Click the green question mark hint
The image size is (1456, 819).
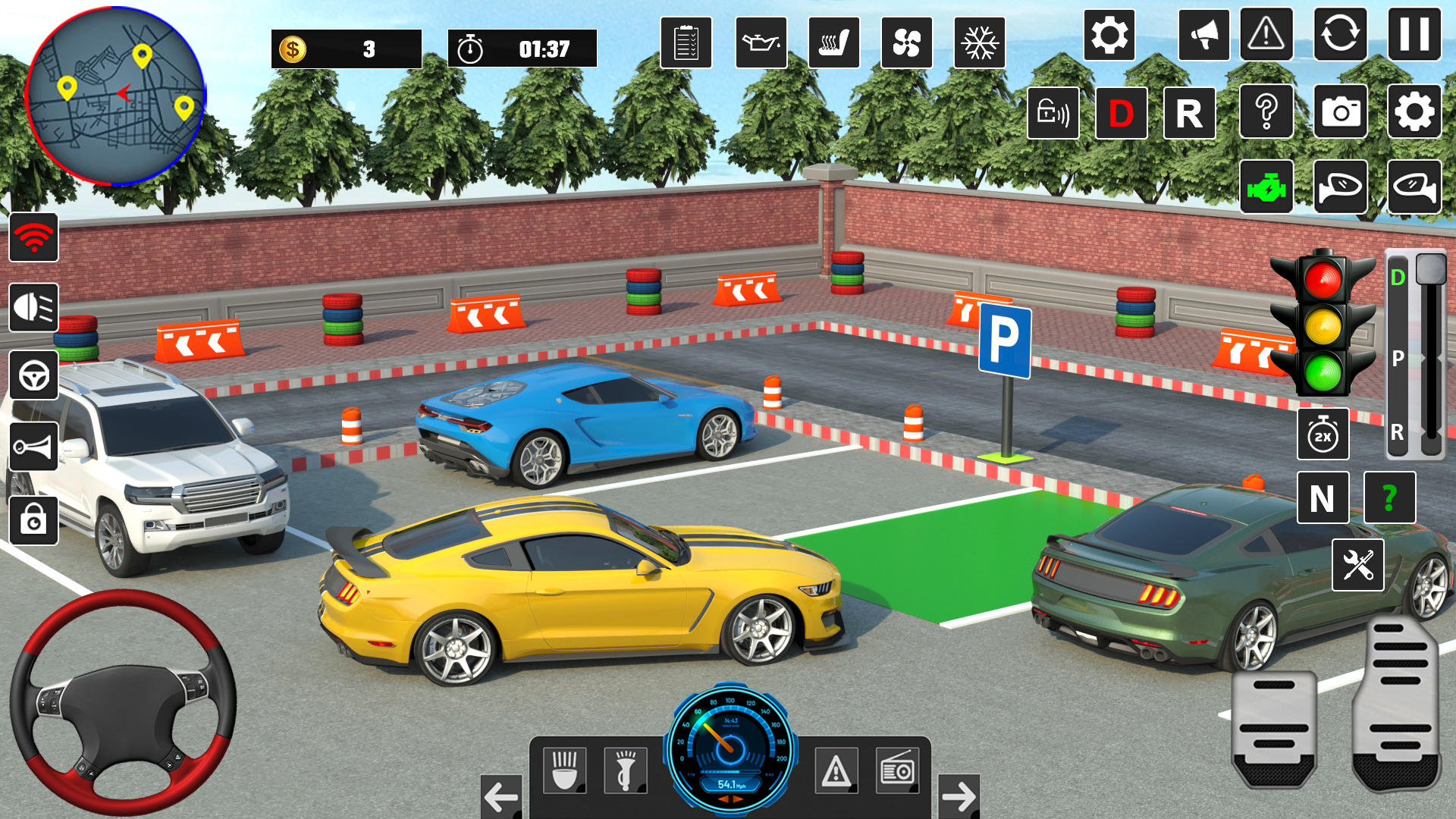(1389, 498)
